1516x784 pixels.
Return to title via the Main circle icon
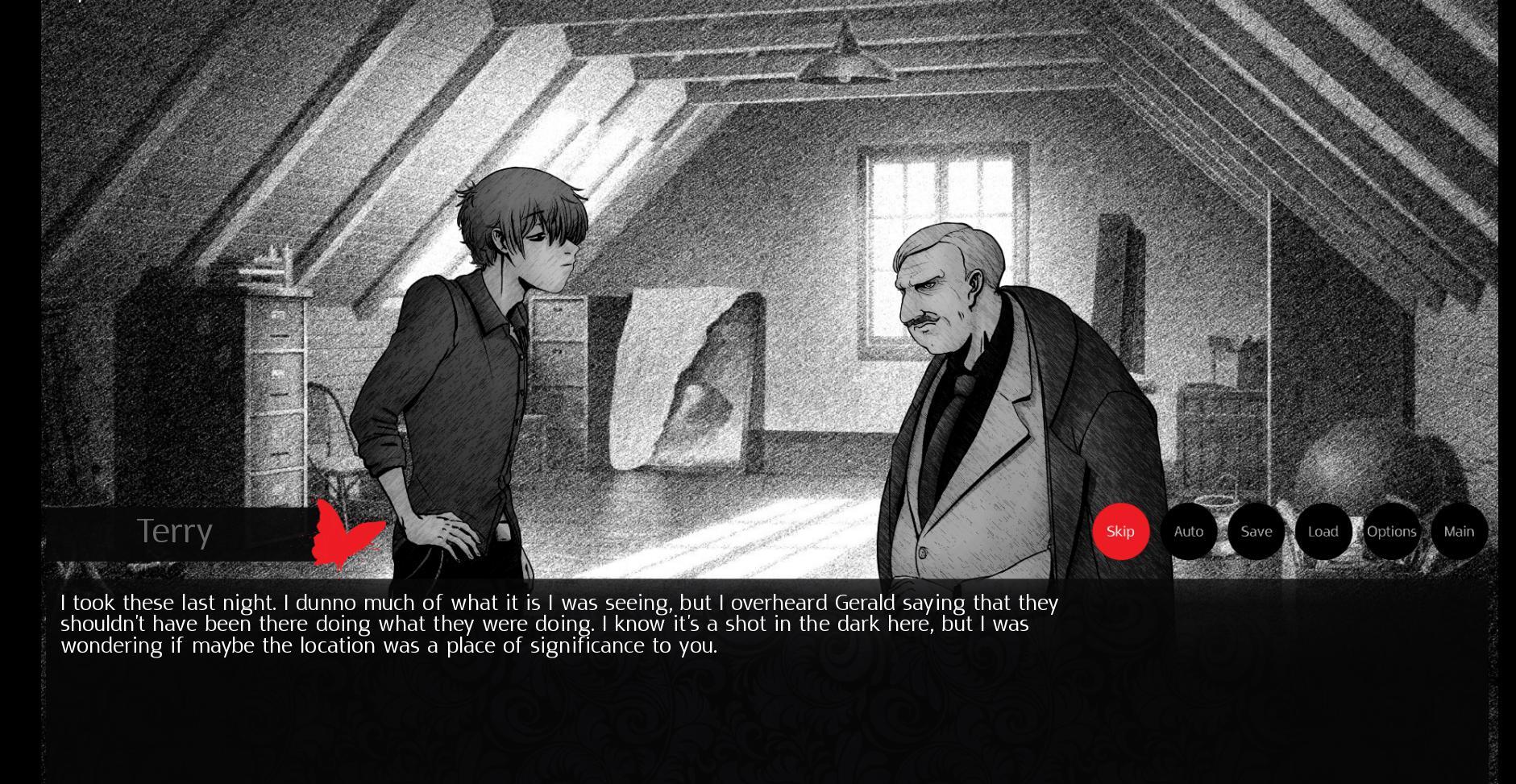point(1460,531)
